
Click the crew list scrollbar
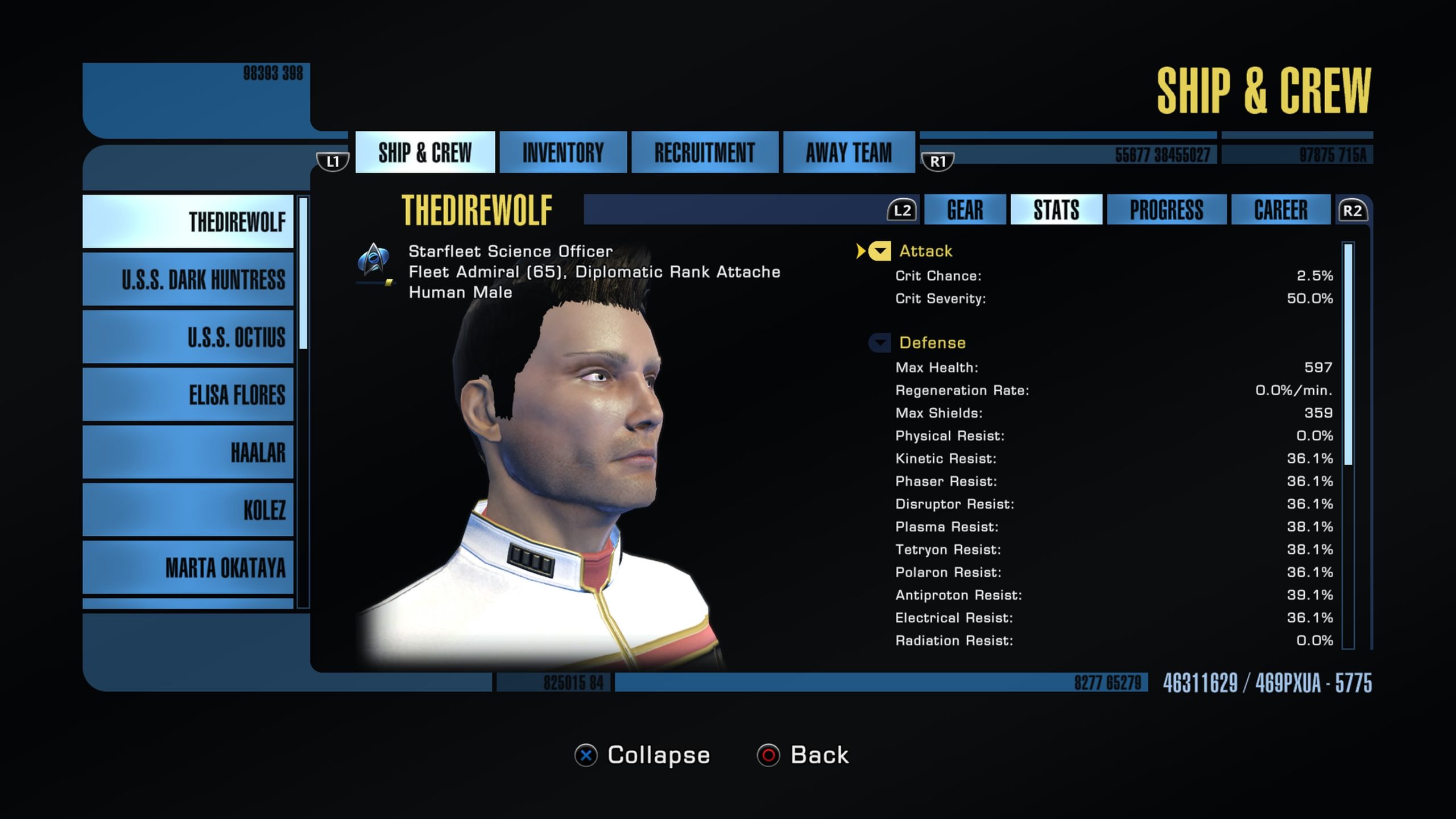click(304, 273)
